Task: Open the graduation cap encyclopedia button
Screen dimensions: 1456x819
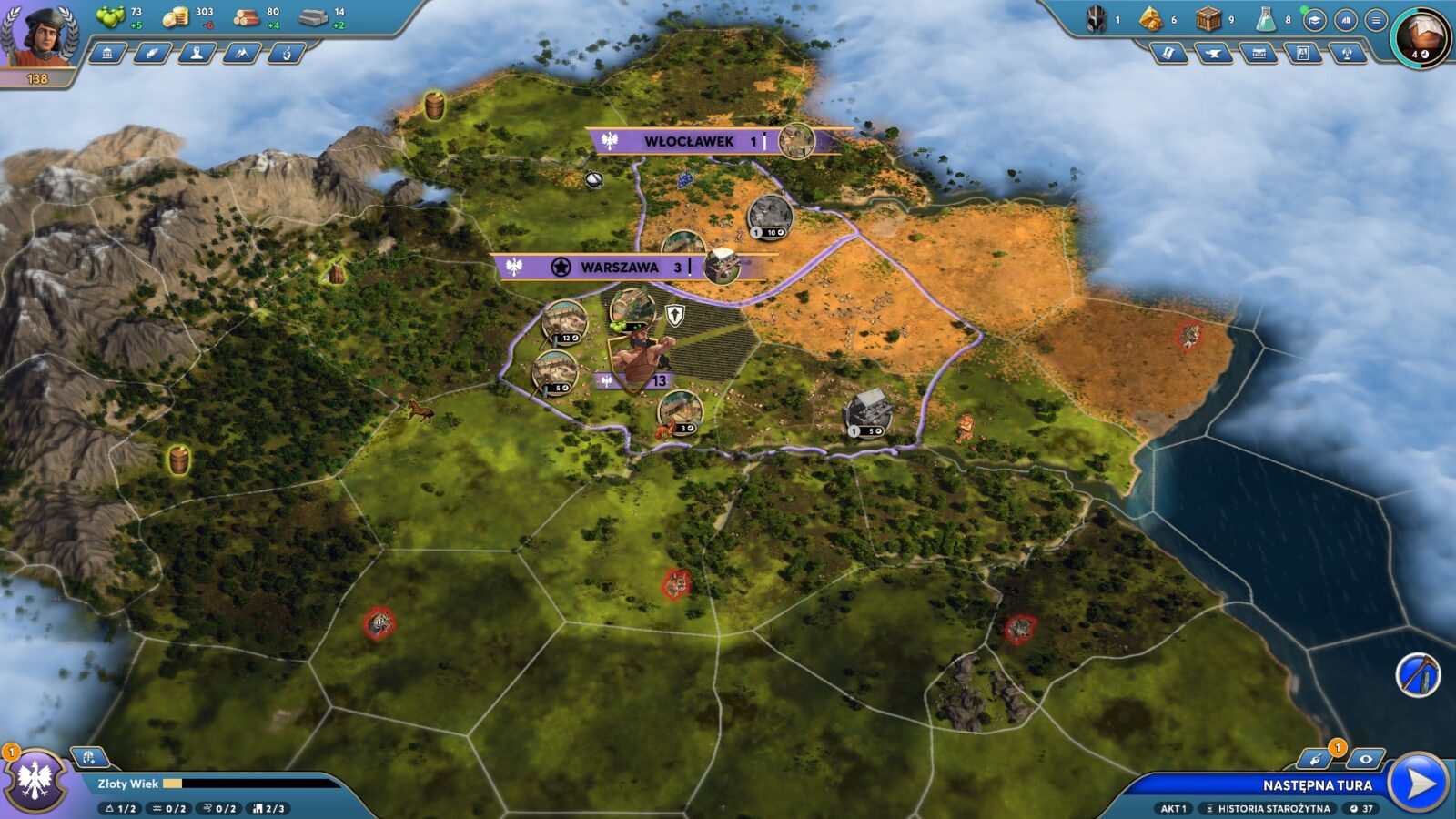Action: (x=1314, y=19)
